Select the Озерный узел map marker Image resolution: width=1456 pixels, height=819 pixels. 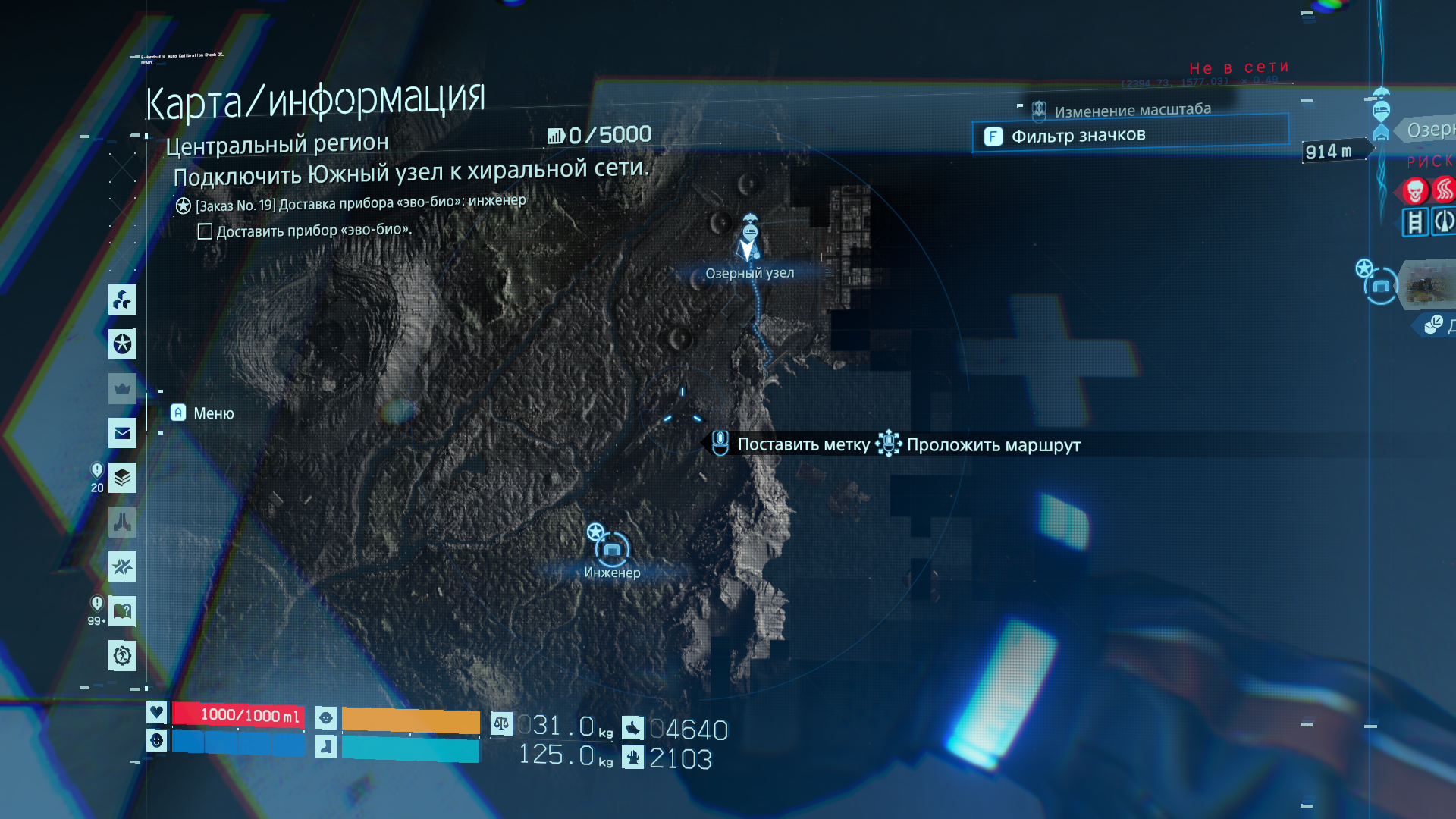click(749, 243)
